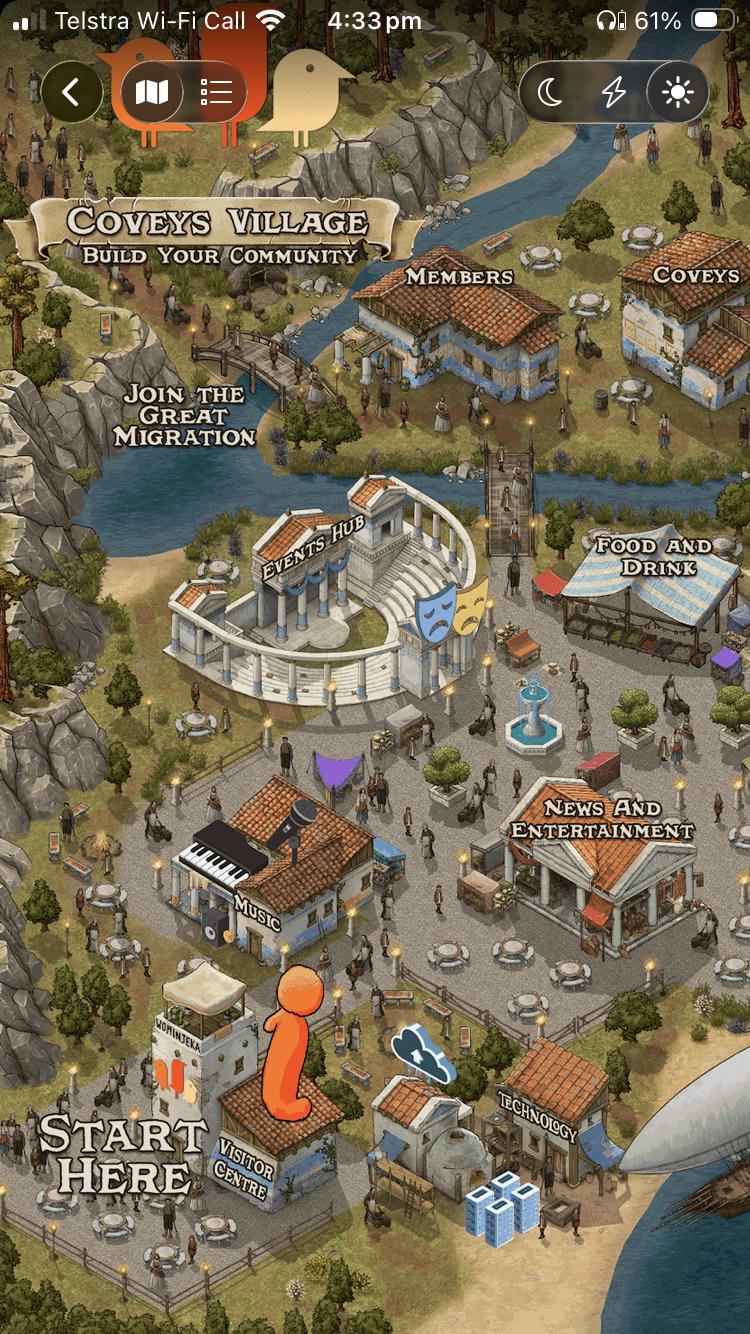The width and height of the screenshot is (750, 1334).
Task: Switch to the map view
Action: click(x=152, y=93)
